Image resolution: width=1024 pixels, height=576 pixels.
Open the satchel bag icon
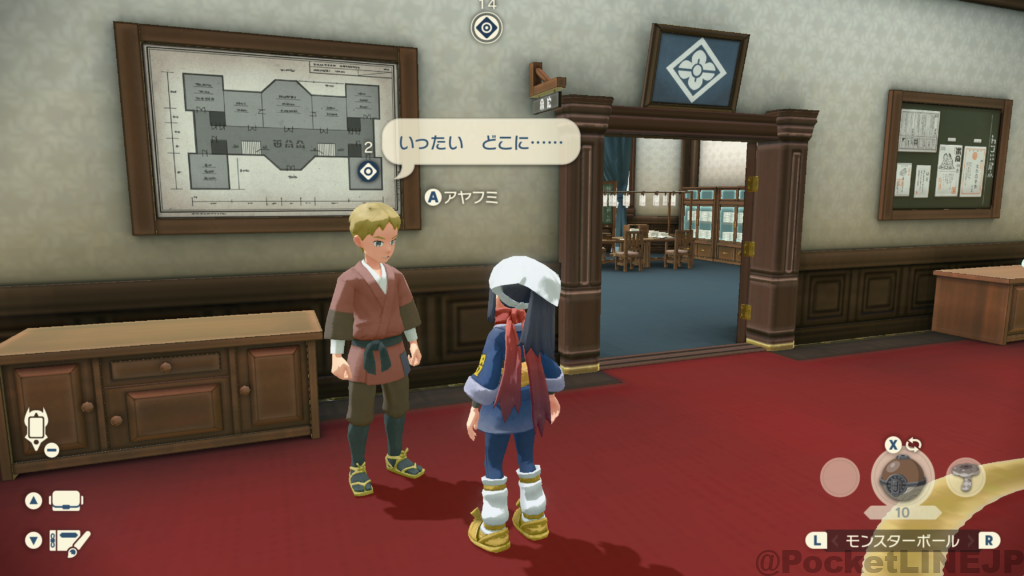(x=66, y=500)
